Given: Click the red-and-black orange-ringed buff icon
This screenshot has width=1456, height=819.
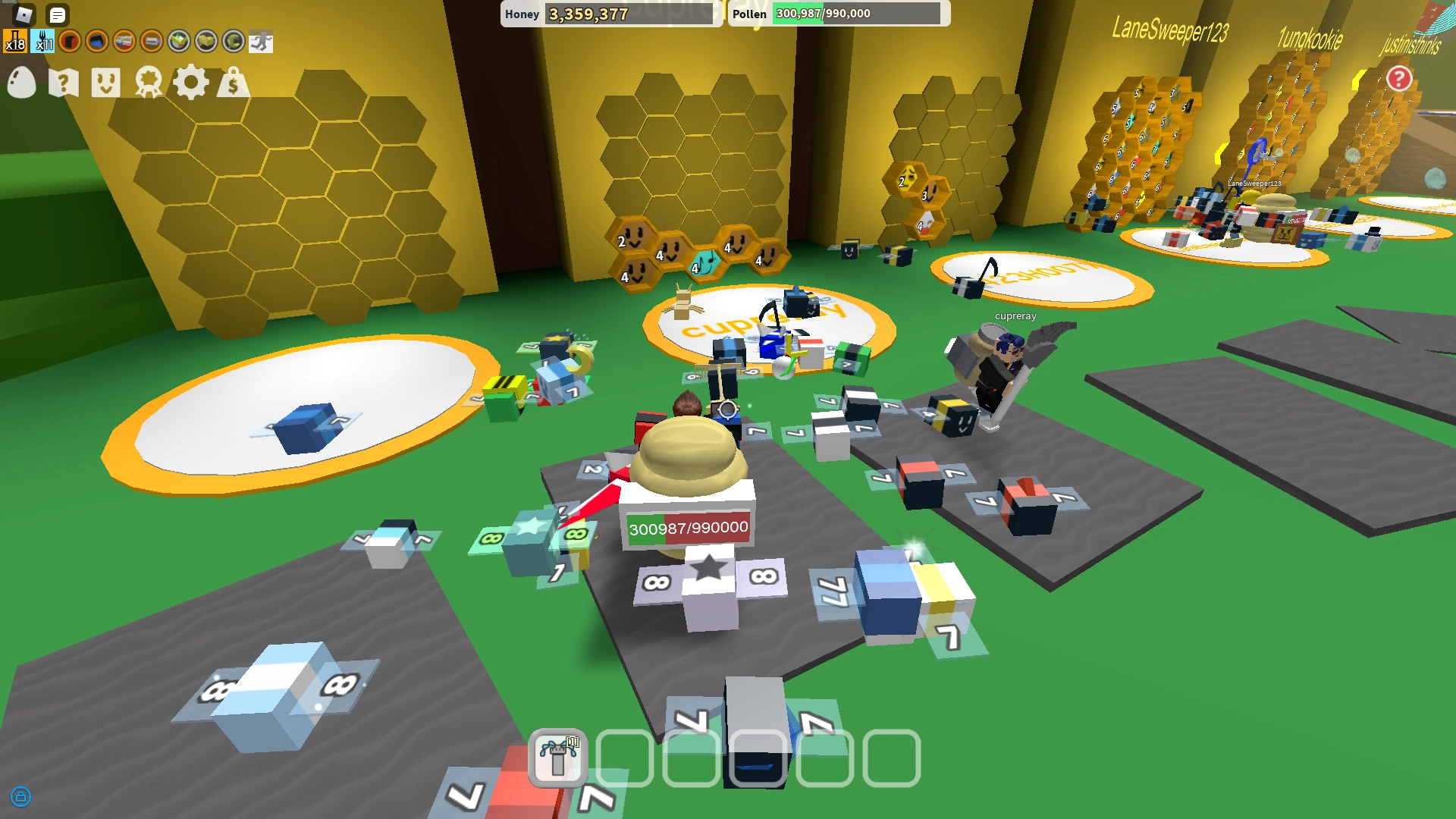Looking at the screenshot, I should point(70,42).
